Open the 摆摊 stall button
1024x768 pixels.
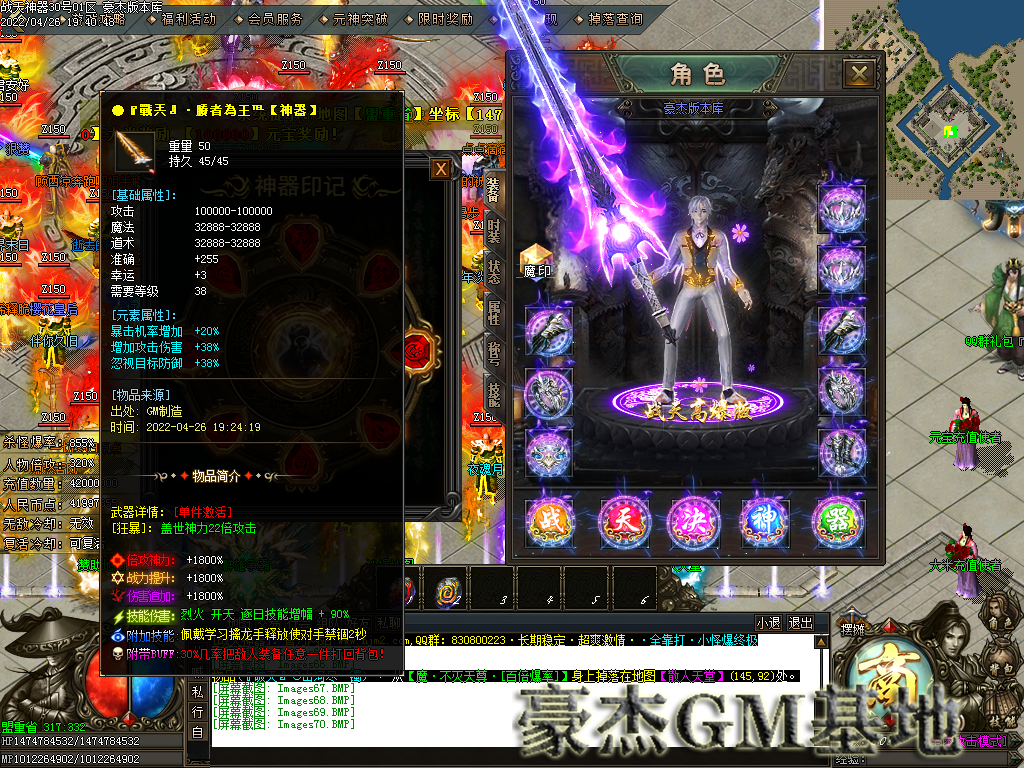pos(852,631)
